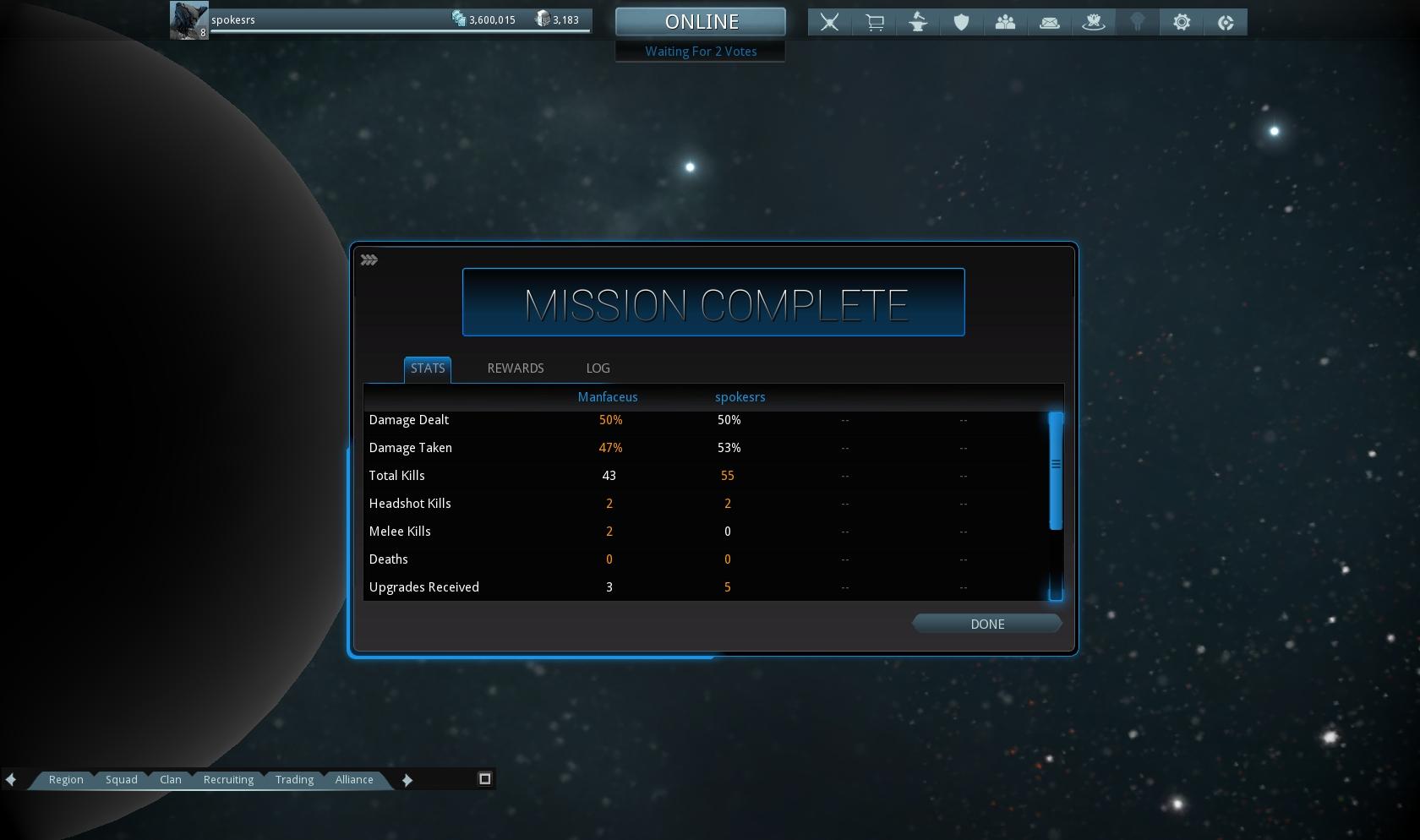This screenshot has height=840, width=1420.
Task: Click the ONLINE status button
Action: 701,22
